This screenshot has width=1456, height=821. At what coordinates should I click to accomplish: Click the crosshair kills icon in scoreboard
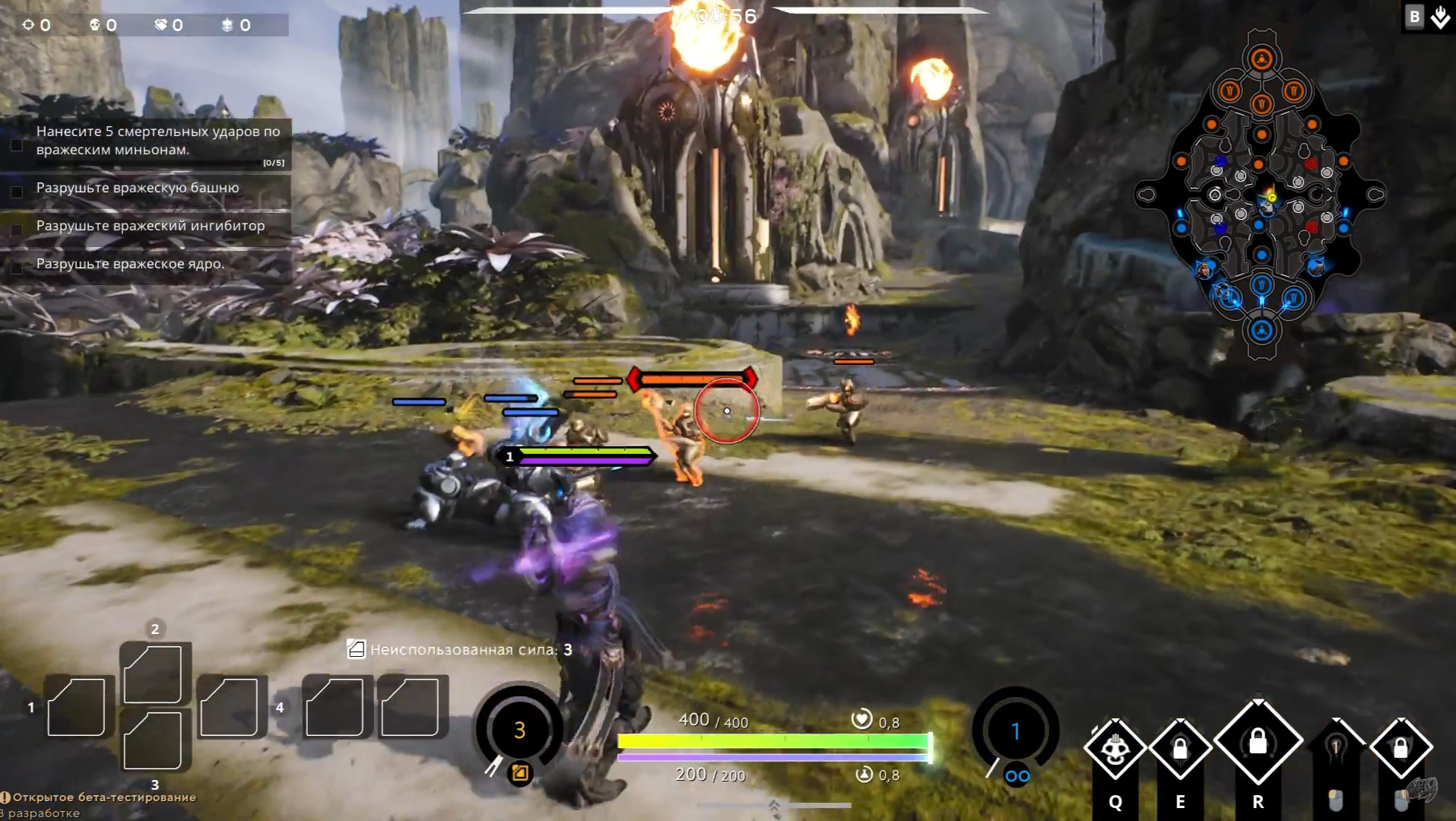pyautogui.click(x=29, y=24)
